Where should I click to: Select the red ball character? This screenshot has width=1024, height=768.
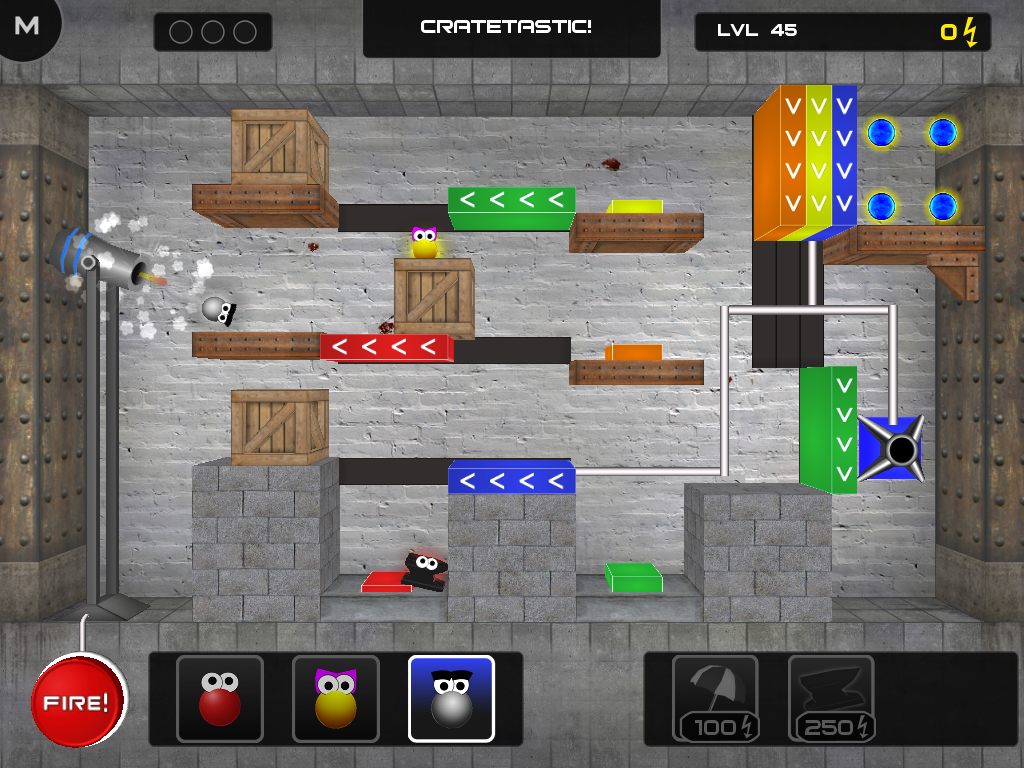pos(220,698)
